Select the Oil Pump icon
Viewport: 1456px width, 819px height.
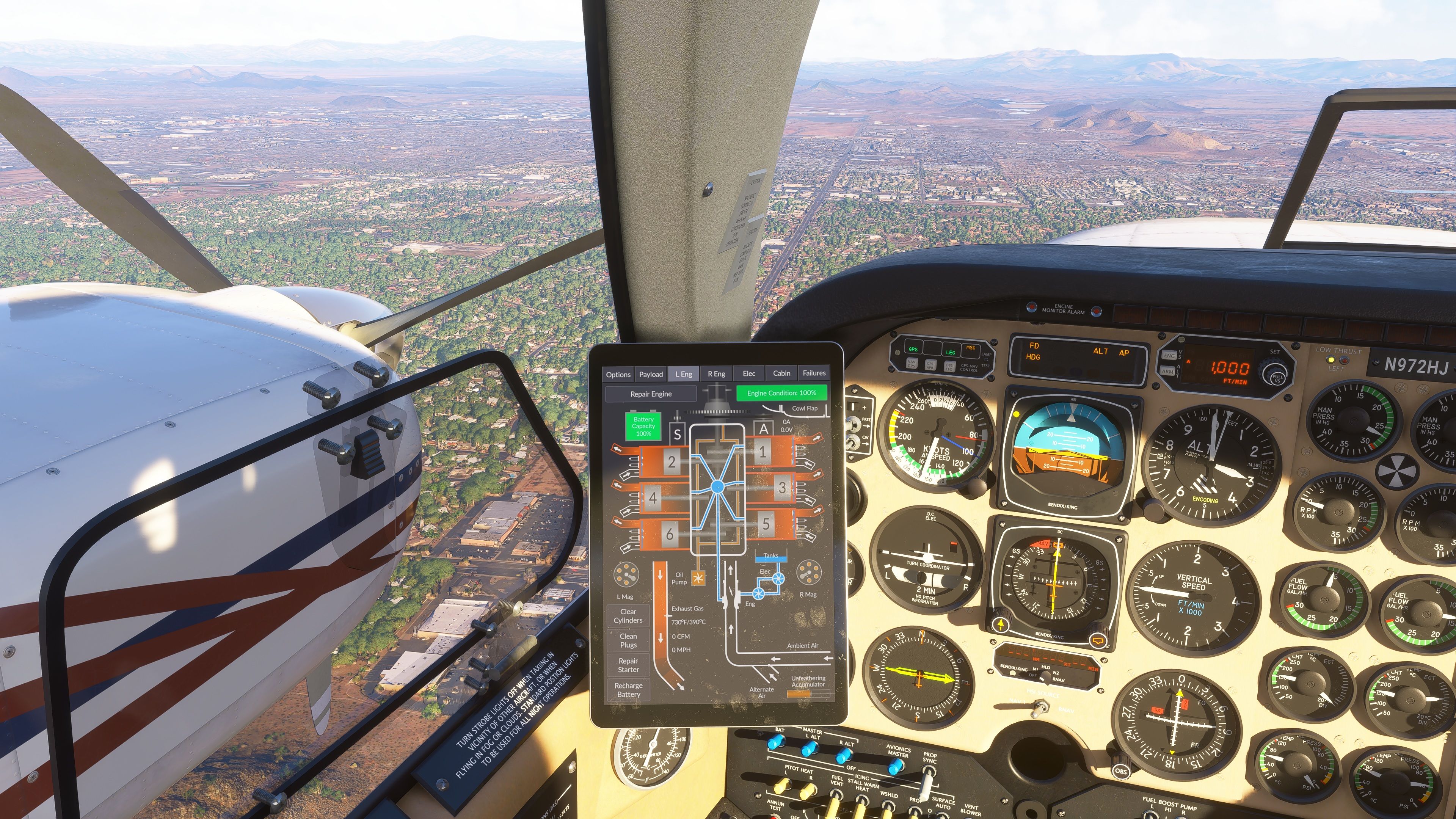coord(698,578)
